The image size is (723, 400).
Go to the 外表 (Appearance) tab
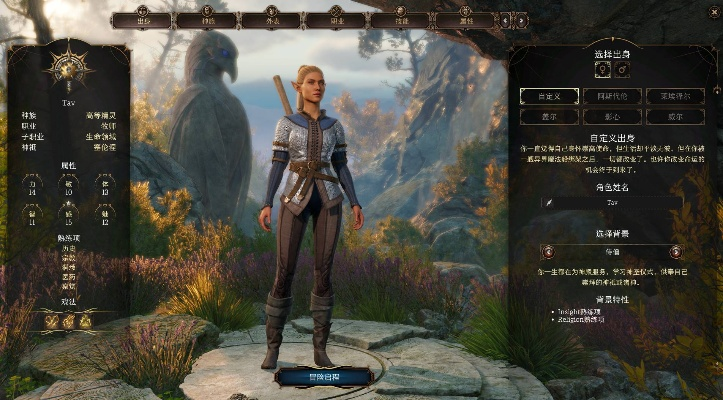click(x=271, y=20)
